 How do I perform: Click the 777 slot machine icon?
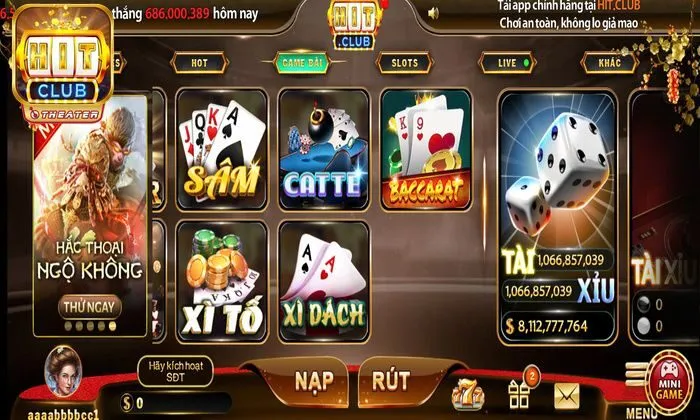click(468, 393)
